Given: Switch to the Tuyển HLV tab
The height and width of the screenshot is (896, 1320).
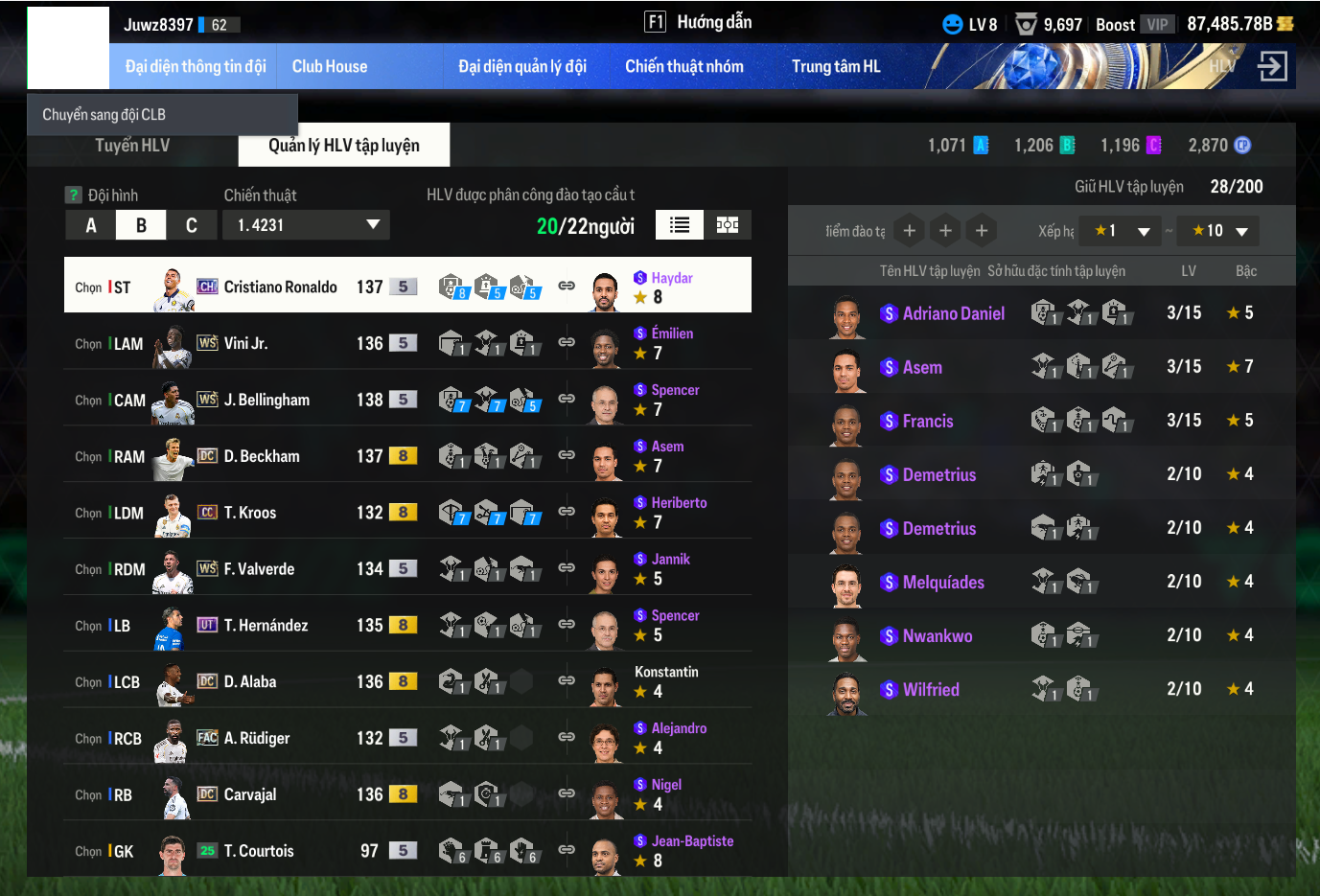Looking at the screenshot, I should [x=132, y=146].
